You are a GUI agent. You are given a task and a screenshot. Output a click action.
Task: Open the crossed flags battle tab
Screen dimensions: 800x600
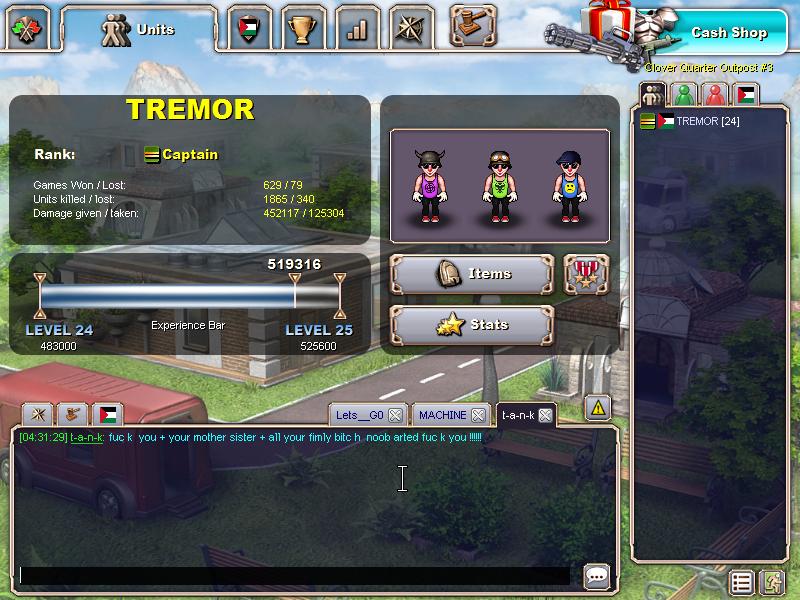28,29
